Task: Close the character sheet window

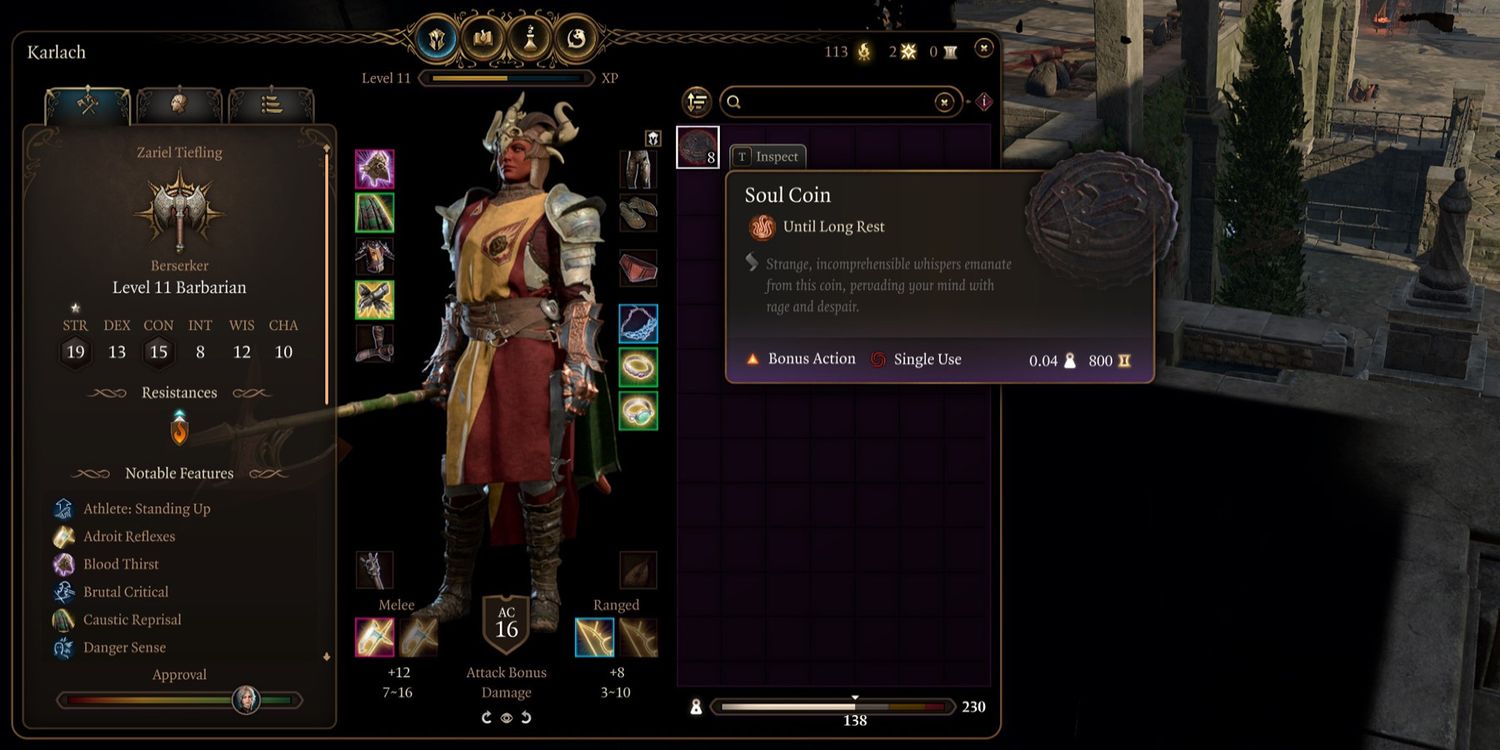Action: coord(984,47)
